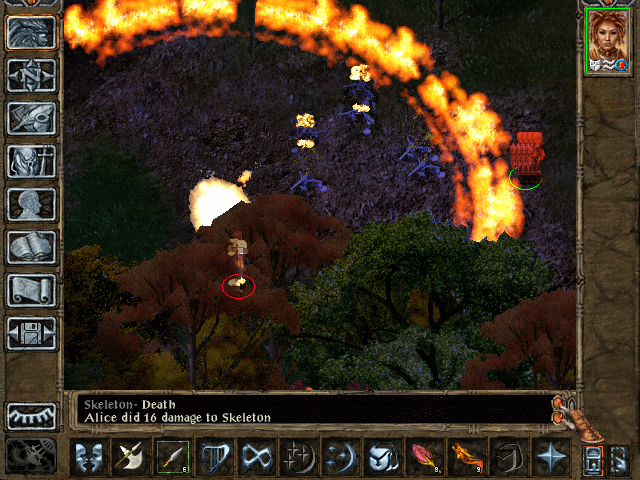Open special abilities four-point star button

coord(550,457)
